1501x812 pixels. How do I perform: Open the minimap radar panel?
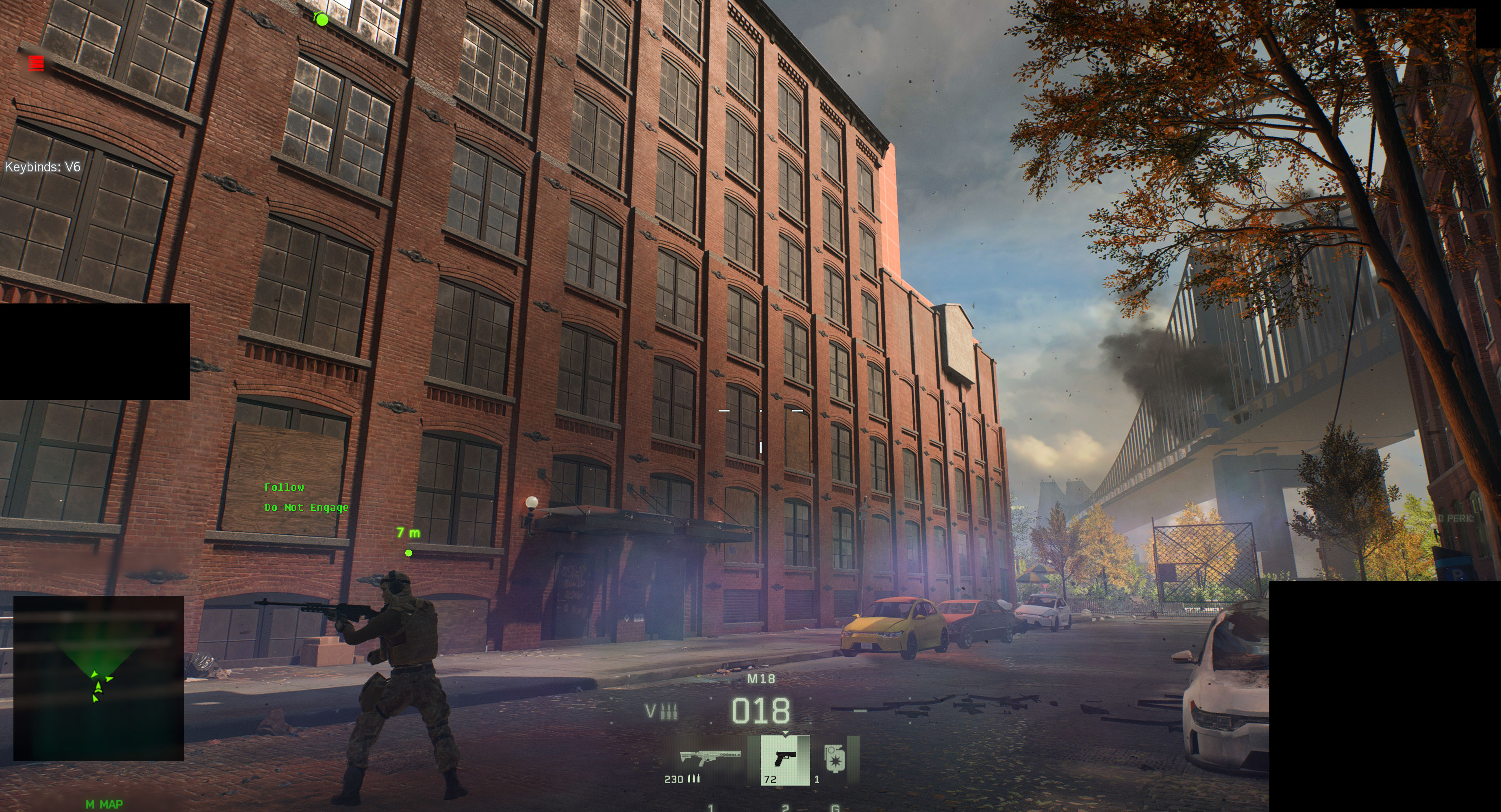98,678
